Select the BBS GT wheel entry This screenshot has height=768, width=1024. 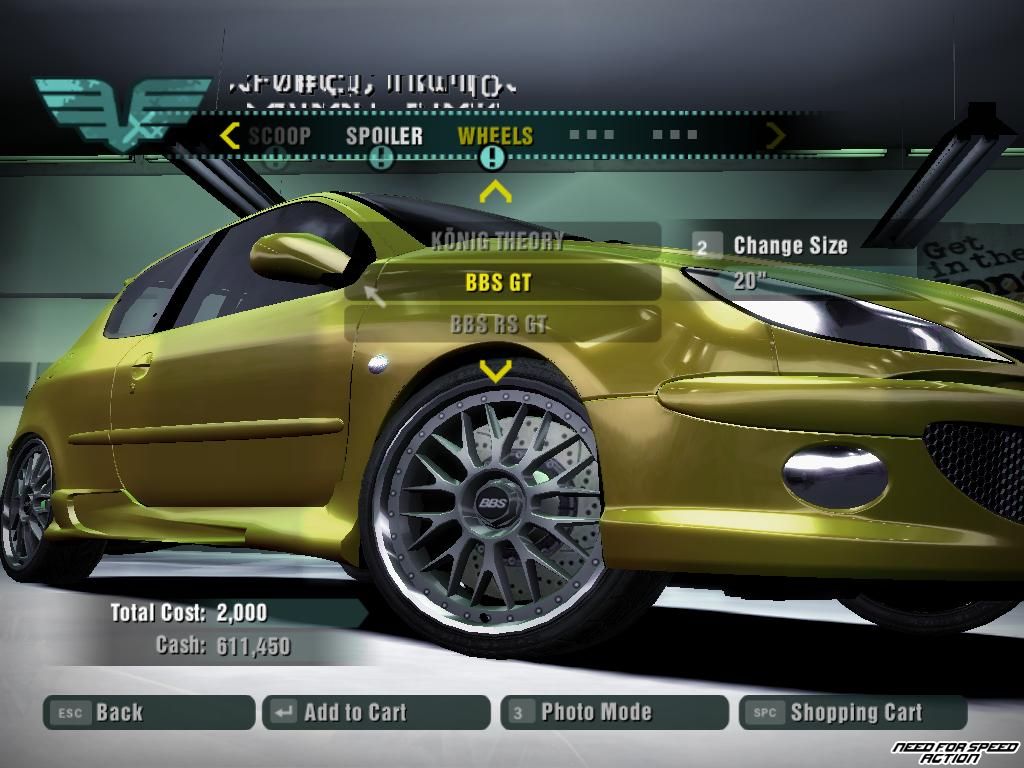tap(499, 283)
